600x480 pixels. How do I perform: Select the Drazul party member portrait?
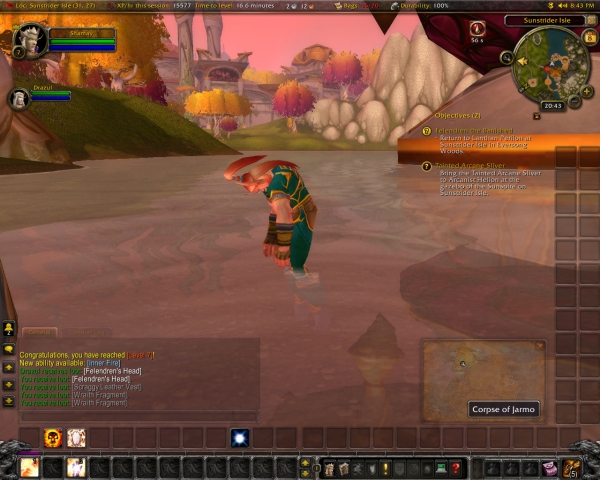tap(19, 98)
